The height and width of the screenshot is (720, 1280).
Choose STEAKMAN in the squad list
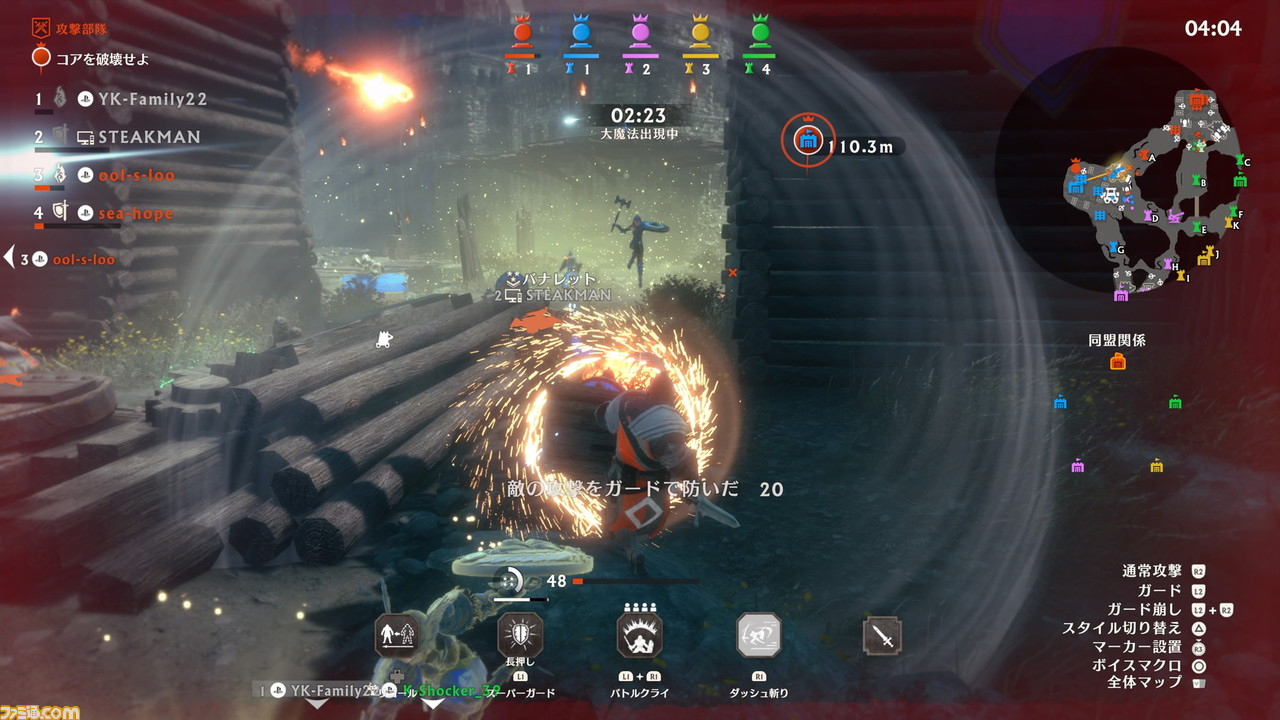coord(149,137)
